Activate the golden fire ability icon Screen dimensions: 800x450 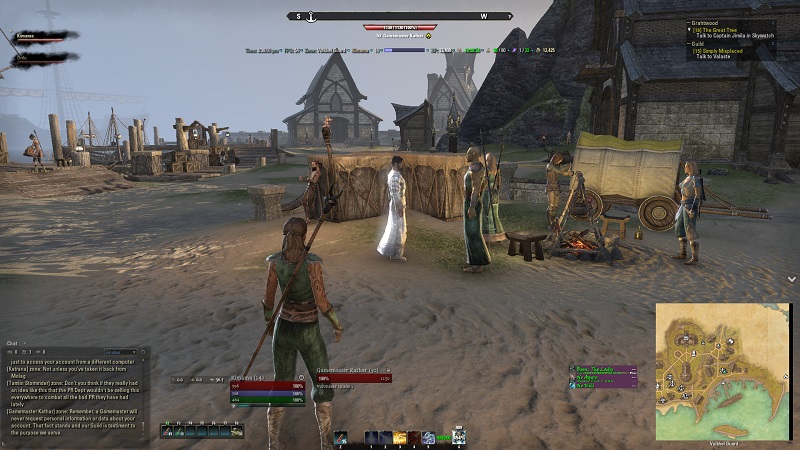400,437
